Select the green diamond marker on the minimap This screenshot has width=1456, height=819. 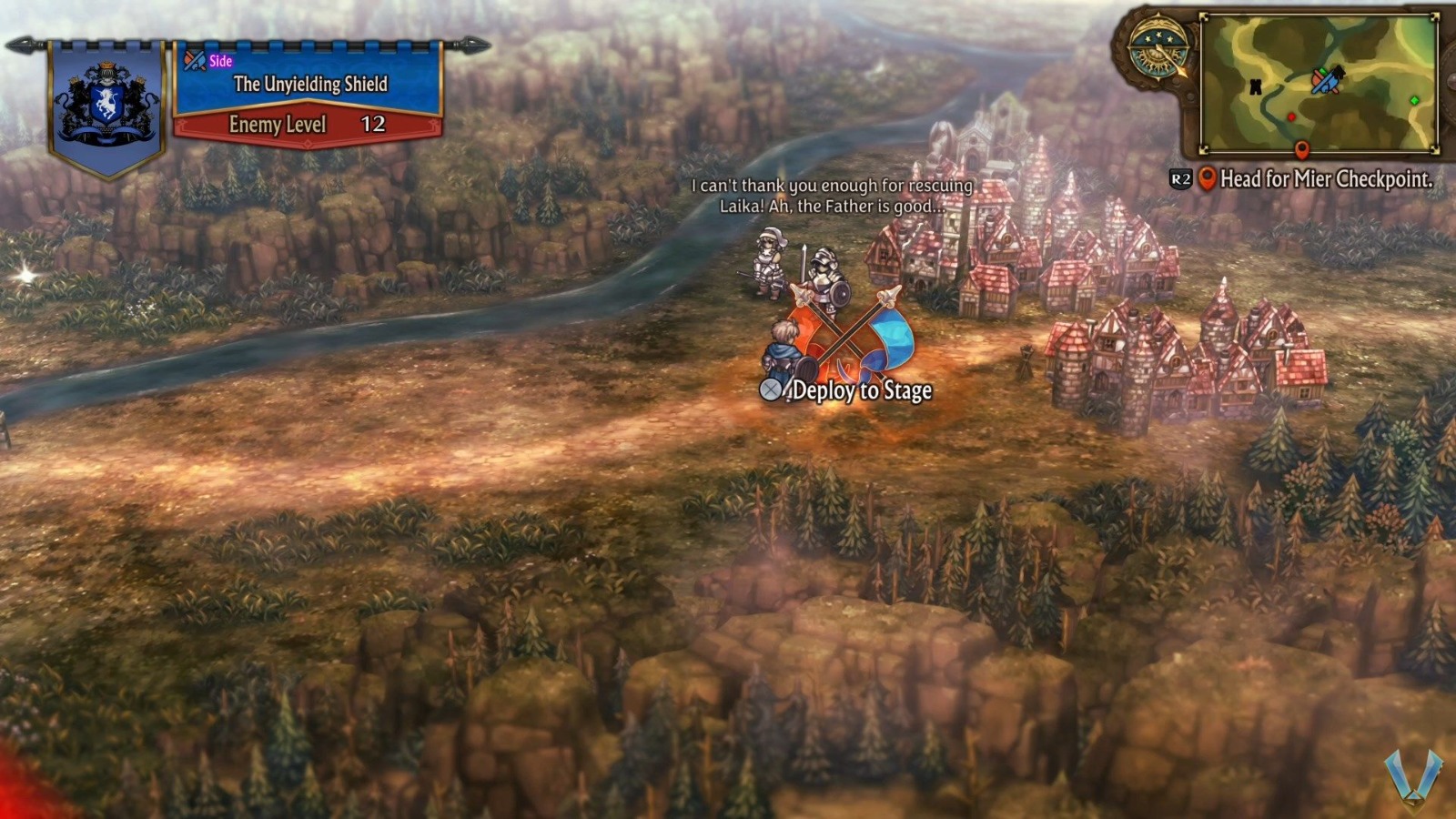(x=1413, y=99)
